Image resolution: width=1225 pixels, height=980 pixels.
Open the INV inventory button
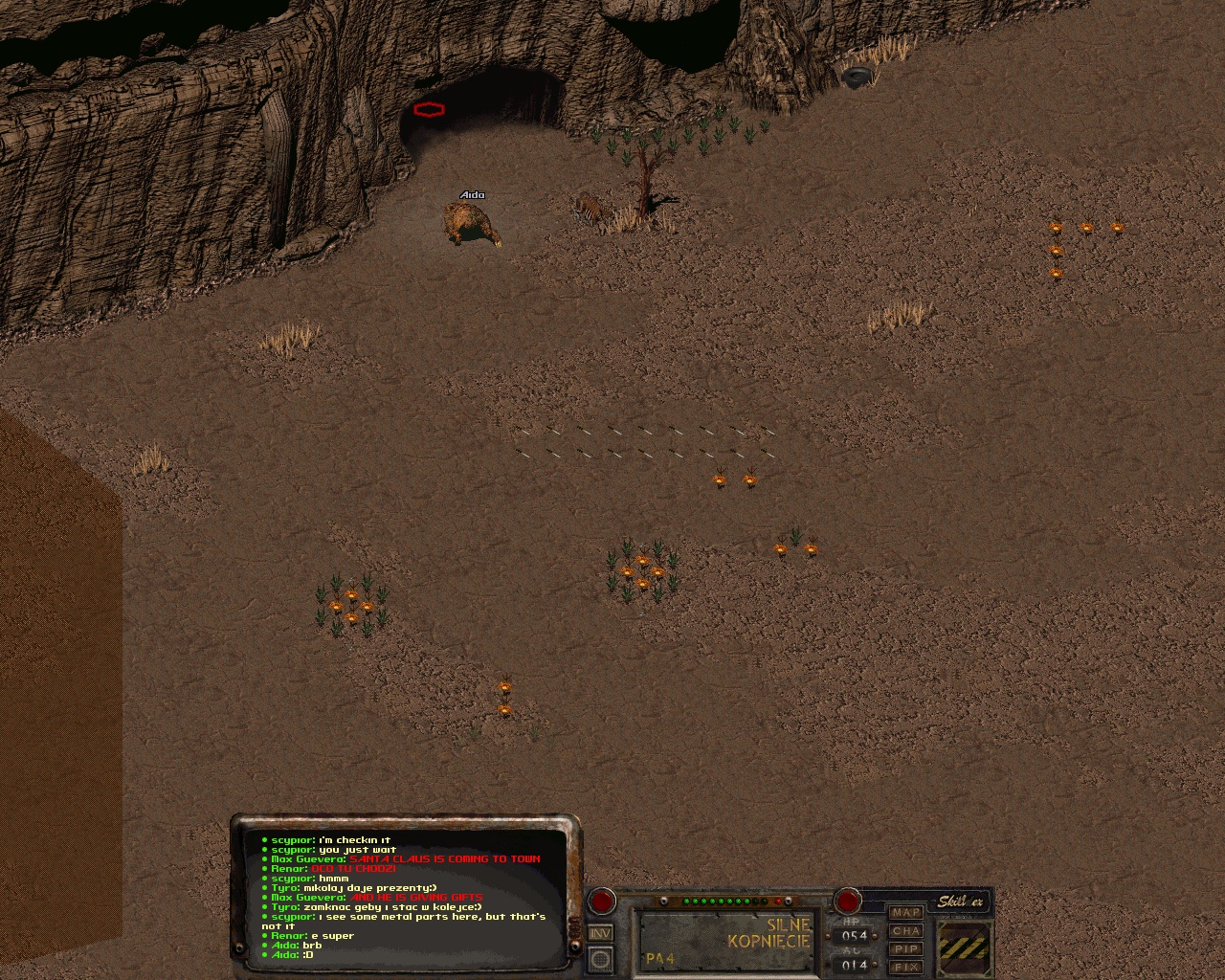pyautogui.click(x=600, y=933)
